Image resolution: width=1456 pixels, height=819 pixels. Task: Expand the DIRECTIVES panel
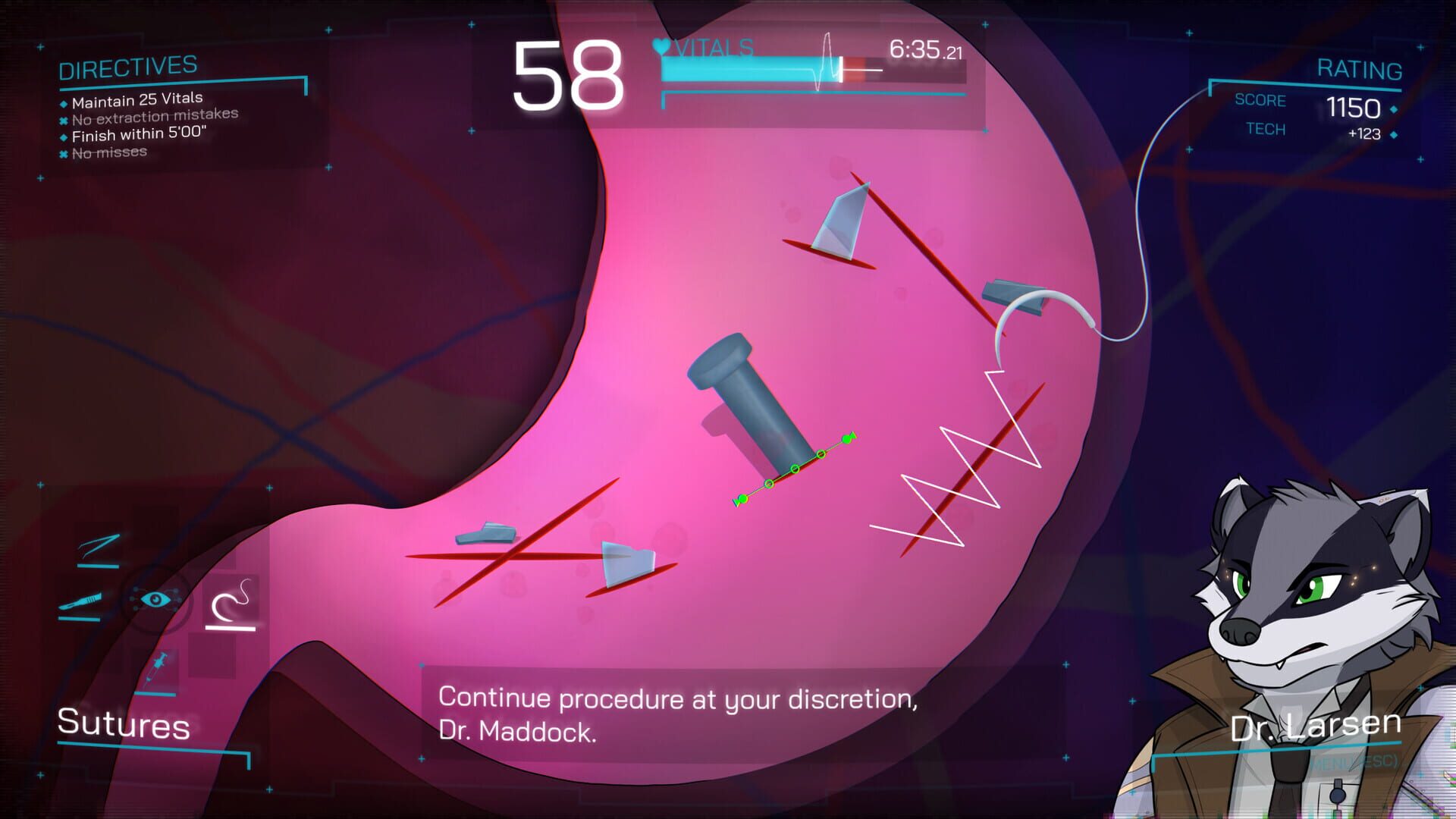tap(129, 69)
